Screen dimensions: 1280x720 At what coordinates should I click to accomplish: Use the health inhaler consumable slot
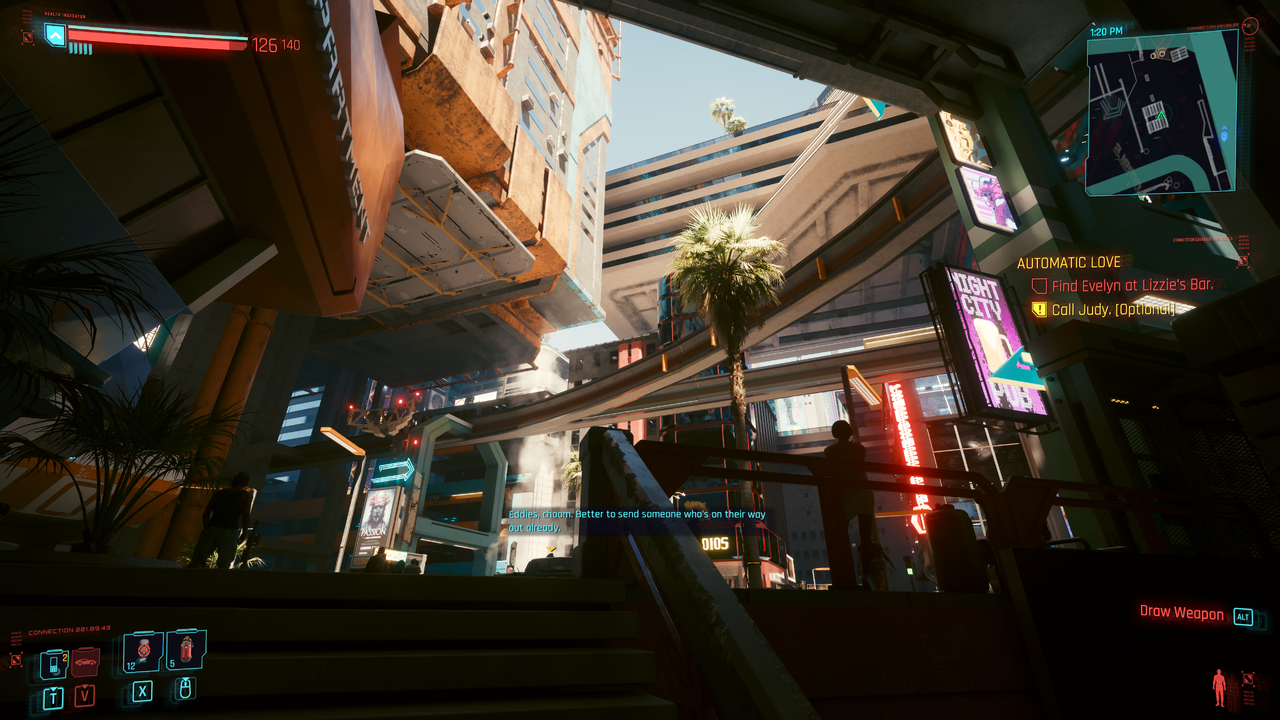point(143,652)
